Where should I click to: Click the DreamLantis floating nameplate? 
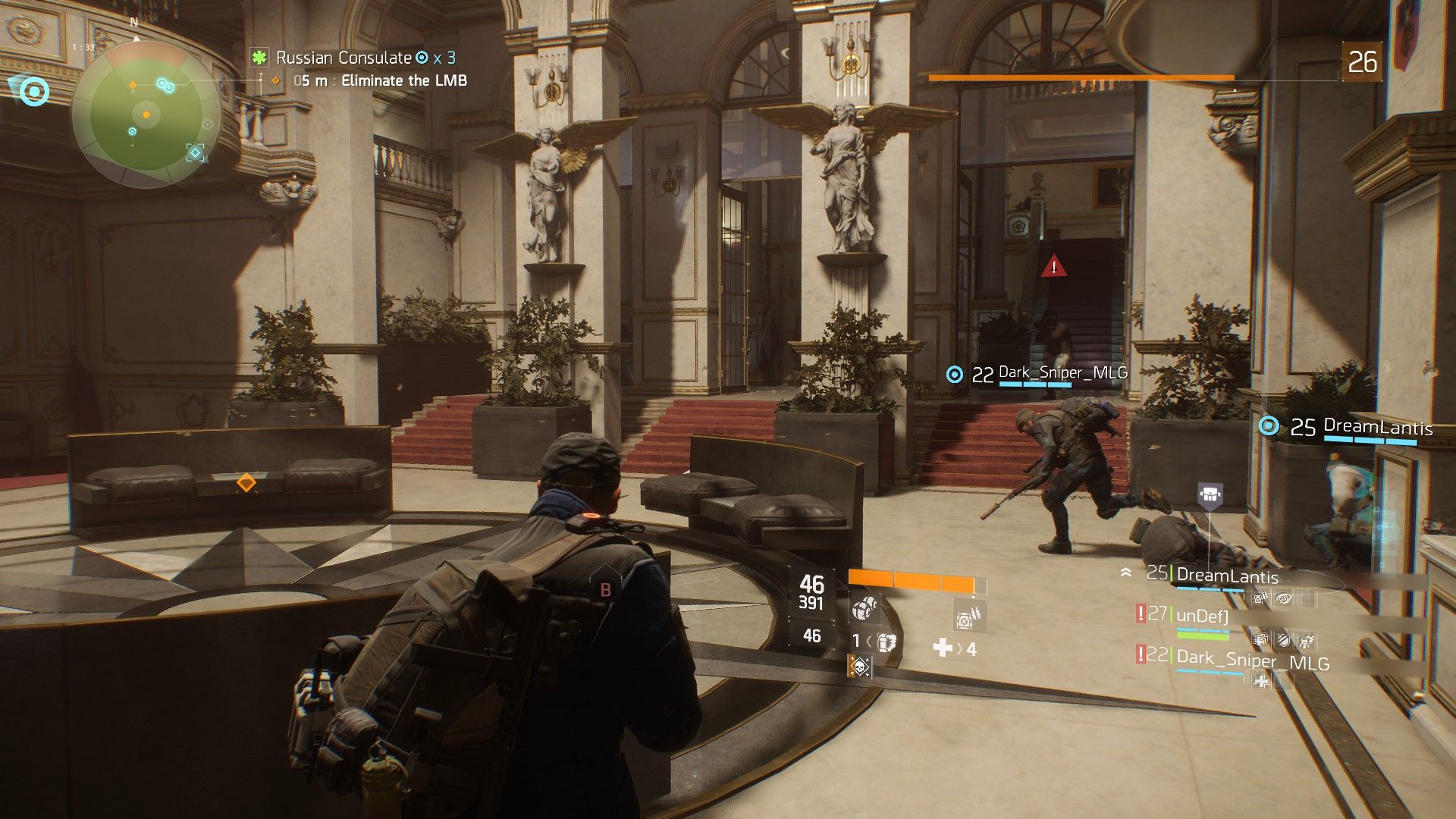click(1377, 427)
